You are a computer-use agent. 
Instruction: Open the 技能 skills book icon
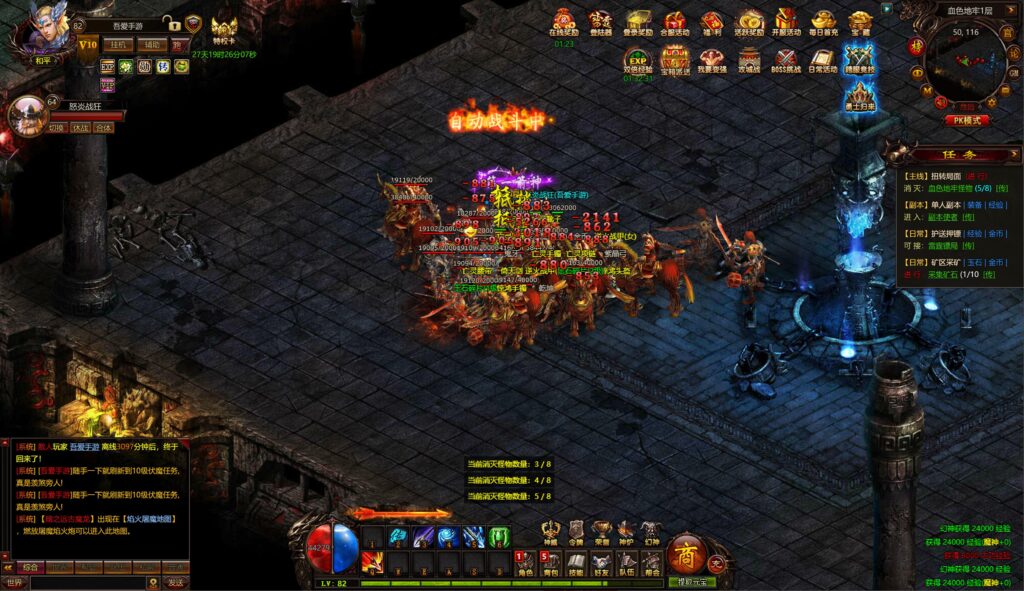[x=577, y=564]
